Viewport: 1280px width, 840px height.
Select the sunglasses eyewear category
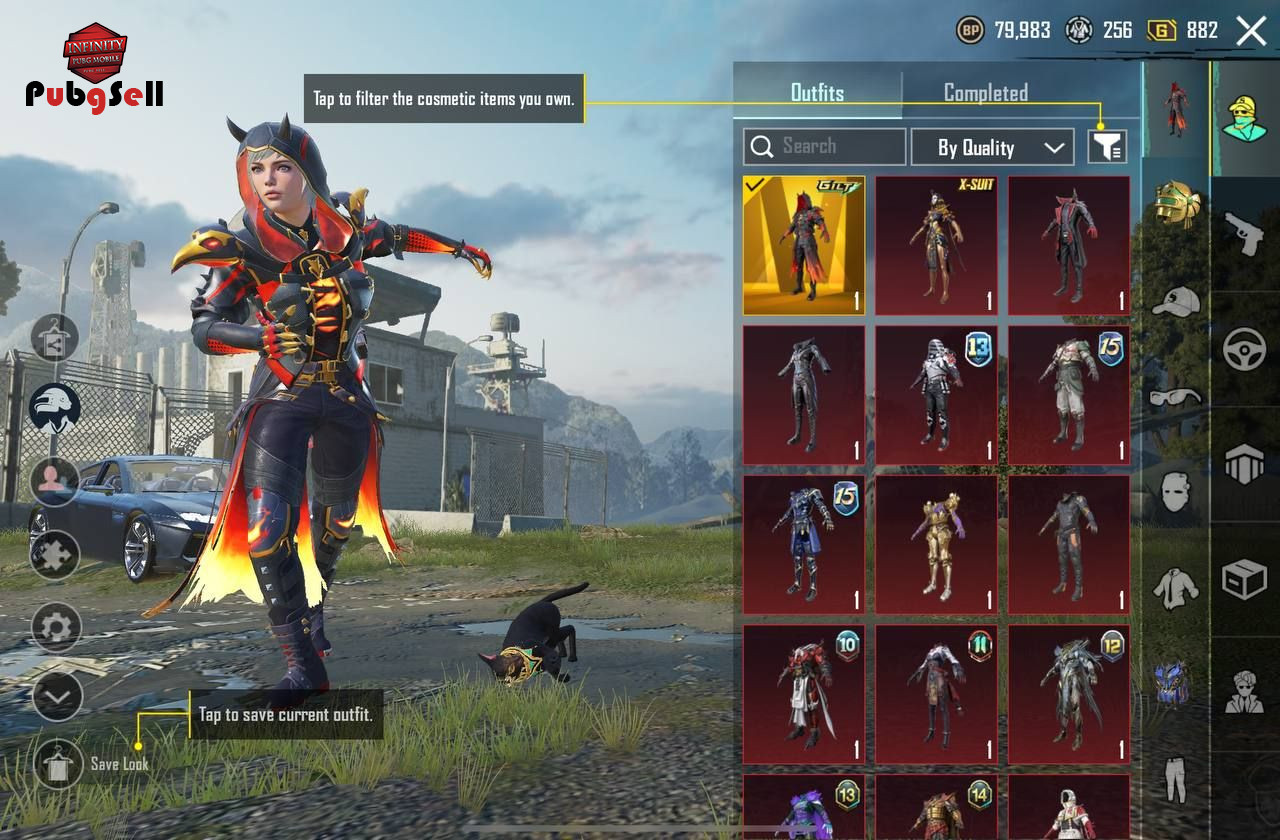click(x=1176, y=397)
